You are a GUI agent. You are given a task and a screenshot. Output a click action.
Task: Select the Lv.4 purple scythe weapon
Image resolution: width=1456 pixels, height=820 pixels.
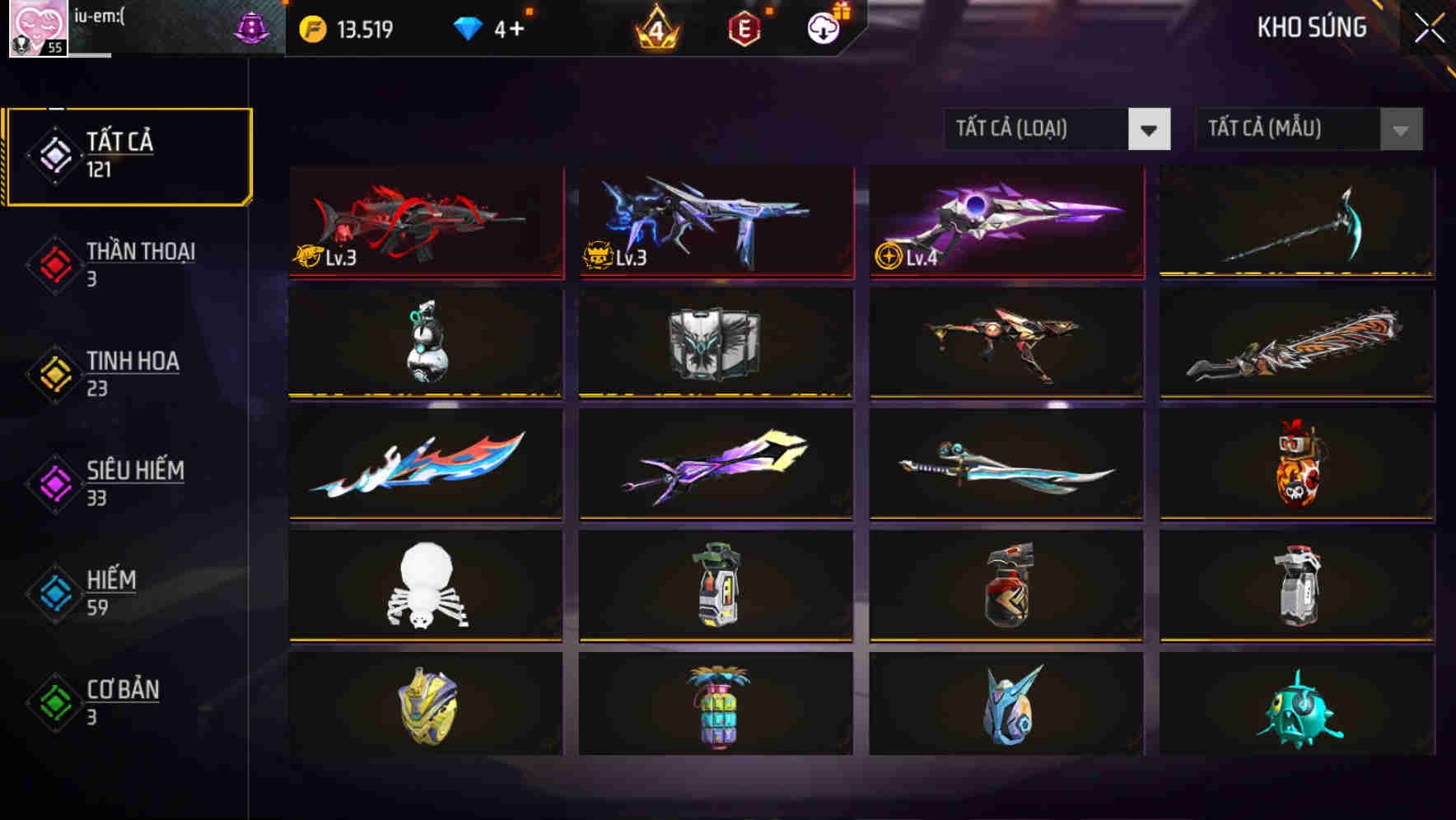tap(1005, 221)
